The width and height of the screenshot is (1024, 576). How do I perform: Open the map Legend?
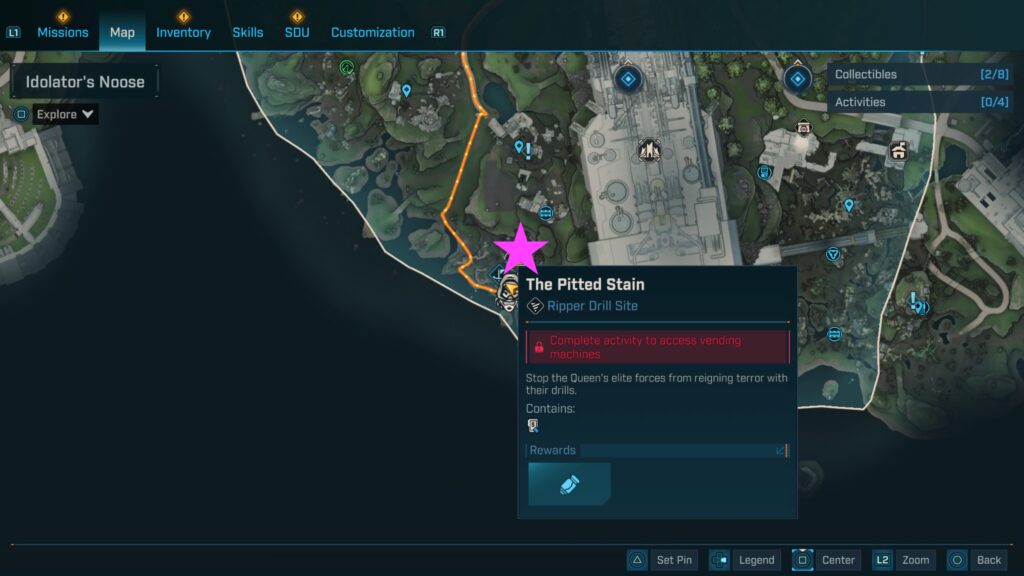745,560
